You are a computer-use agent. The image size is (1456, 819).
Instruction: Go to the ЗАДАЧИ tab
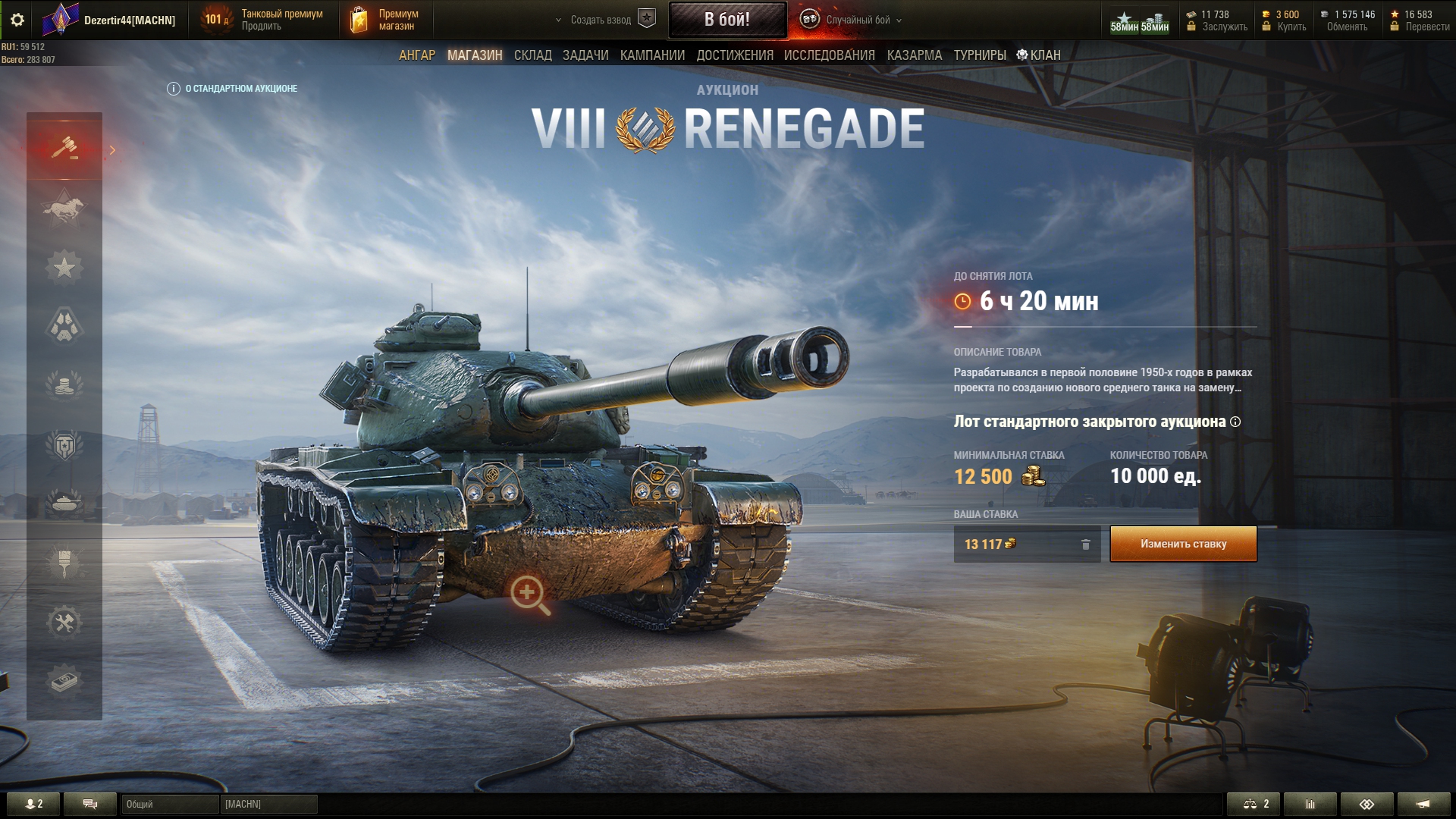(585, 55)
